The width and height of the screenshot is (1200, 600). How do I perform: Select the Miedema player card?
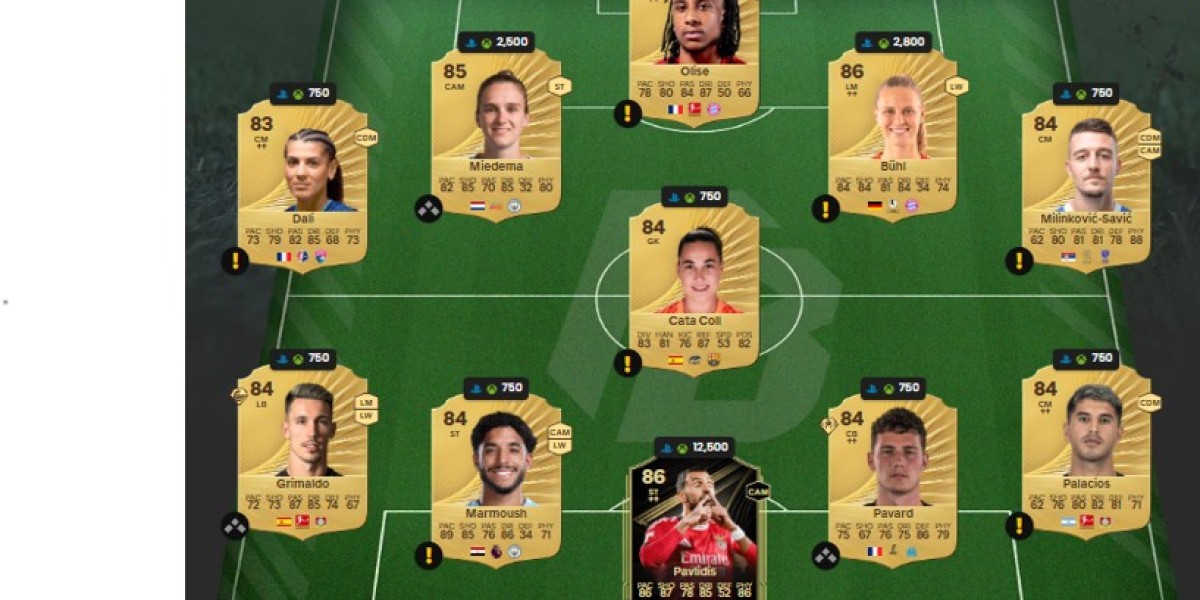click(496, 135)
